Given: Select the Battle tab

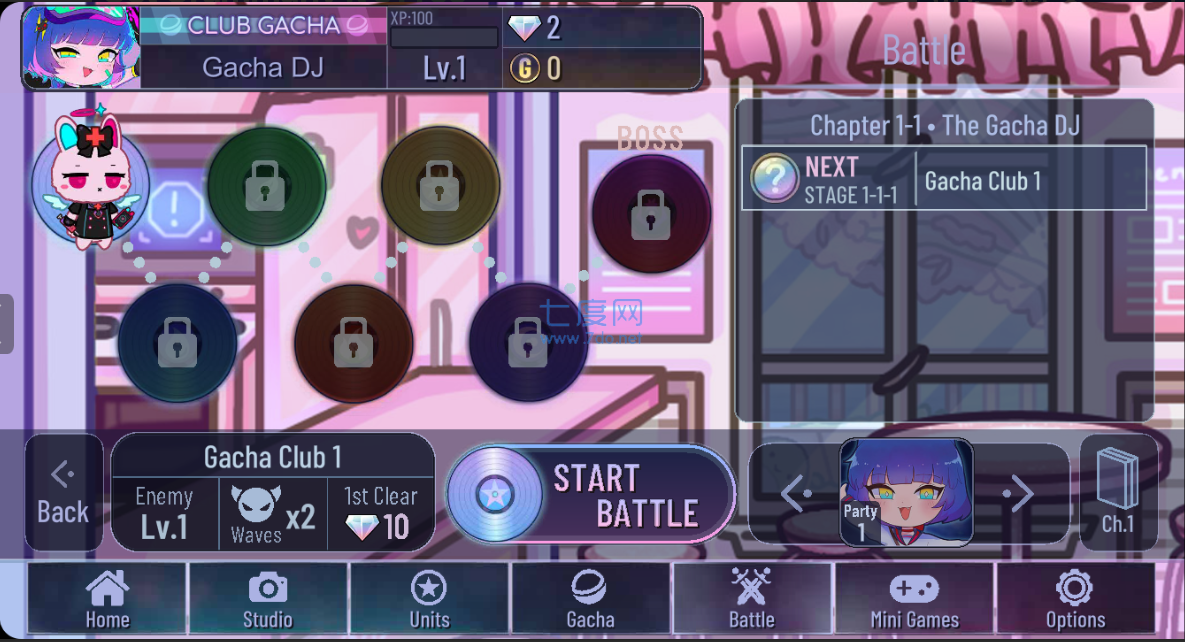Looking at the screenshot, I should click(752, 598).
